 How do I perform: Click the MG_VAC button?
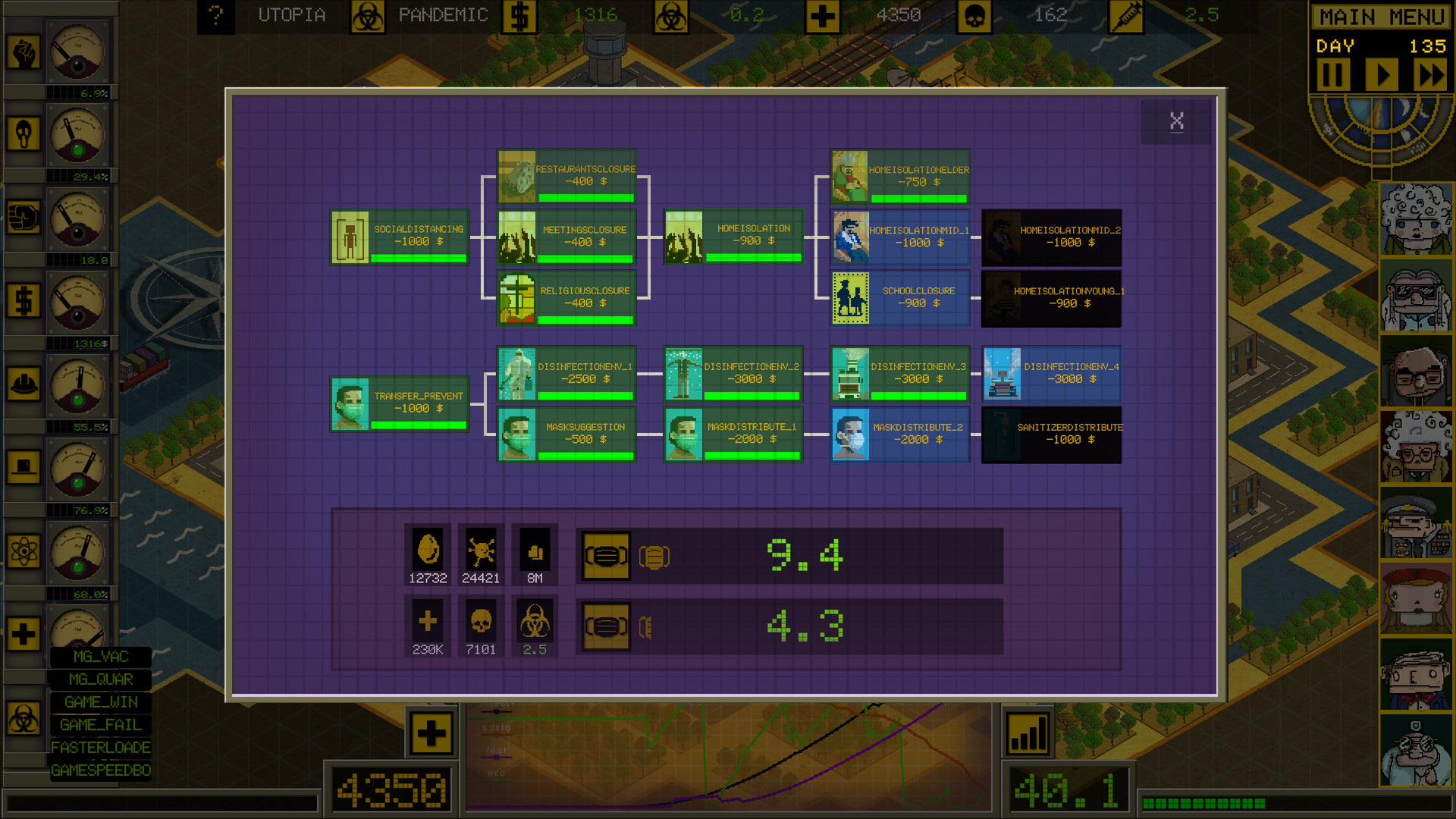click(99, 657)
